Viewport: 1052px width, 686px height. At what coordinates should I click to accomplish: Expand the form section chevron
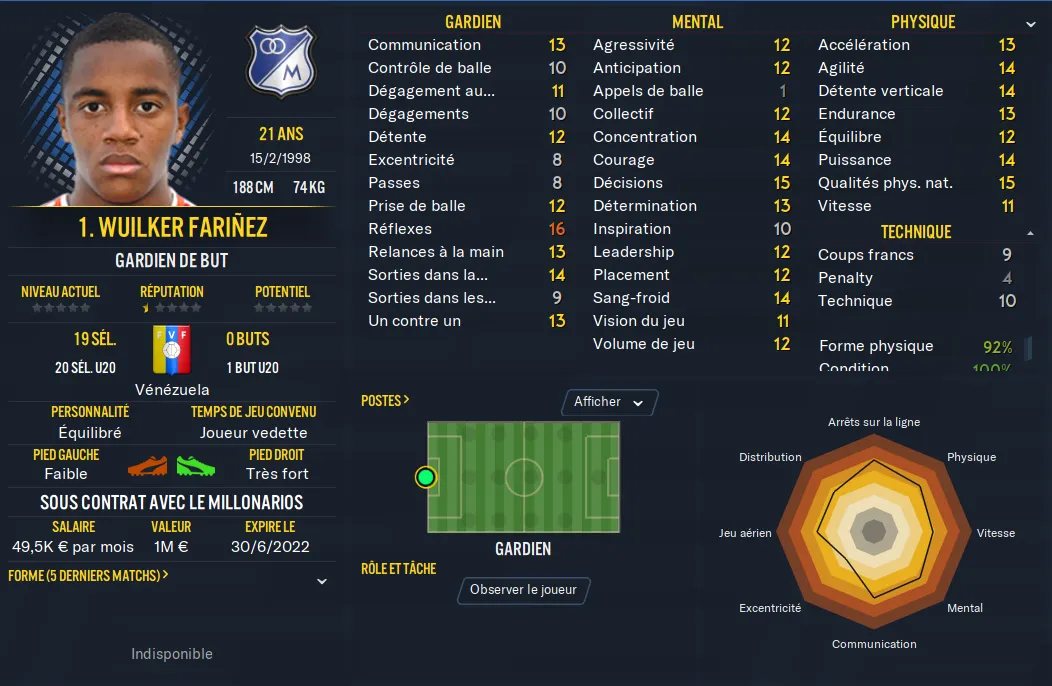tap(322, 581)
